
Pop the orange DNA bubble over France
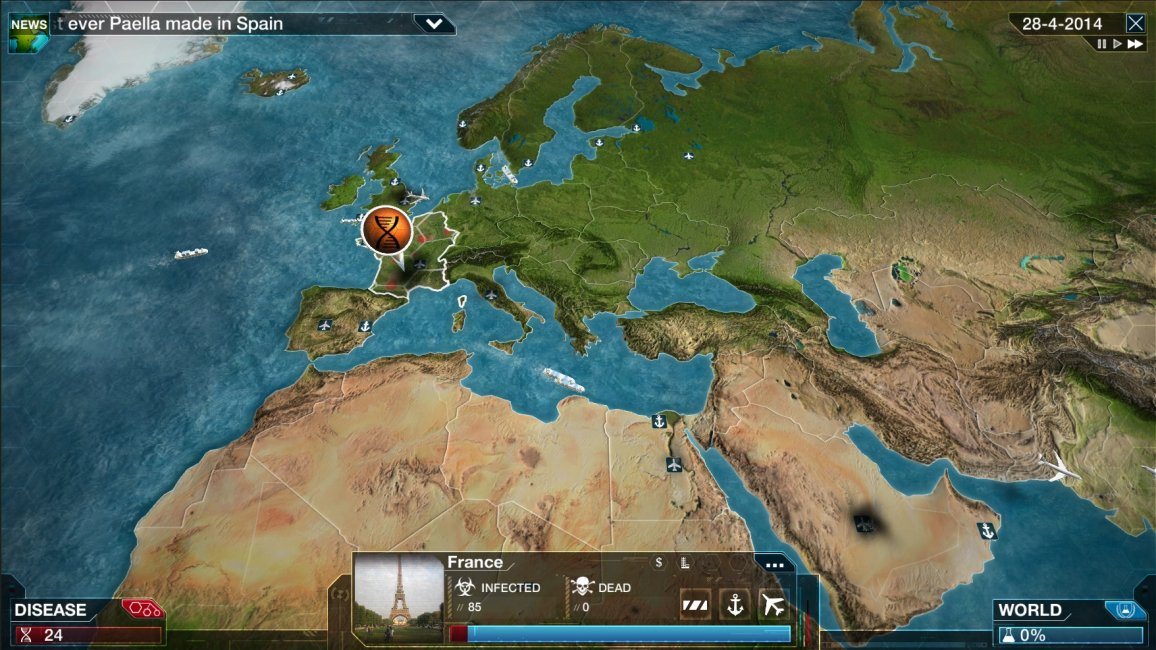click(x=387, y=231)
